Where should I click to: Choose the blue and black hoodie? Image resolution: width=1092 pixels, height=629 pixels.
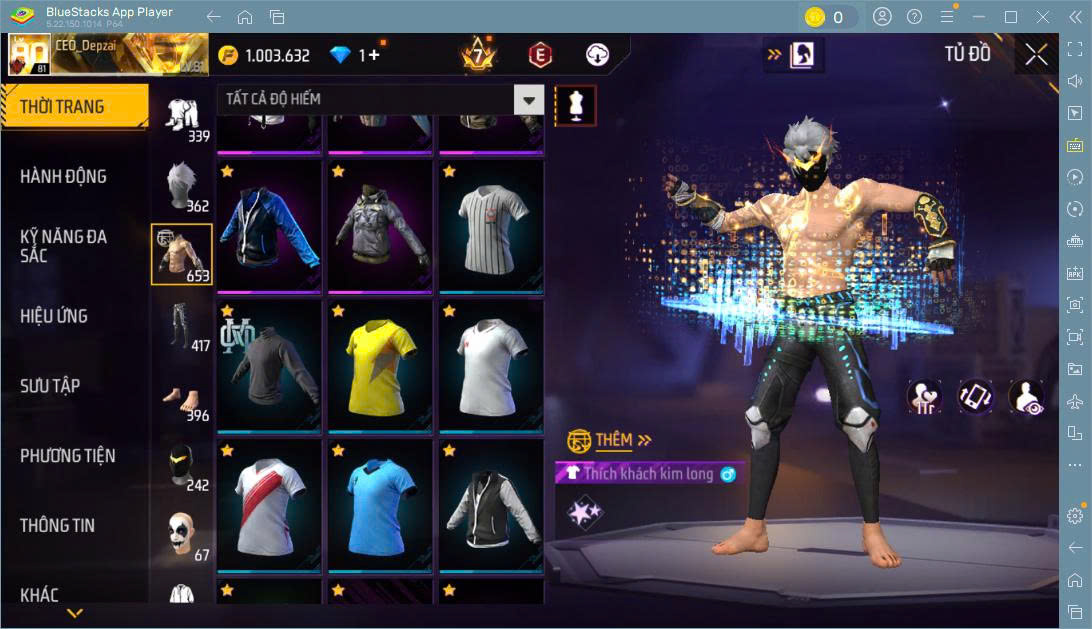pos(268,226)
